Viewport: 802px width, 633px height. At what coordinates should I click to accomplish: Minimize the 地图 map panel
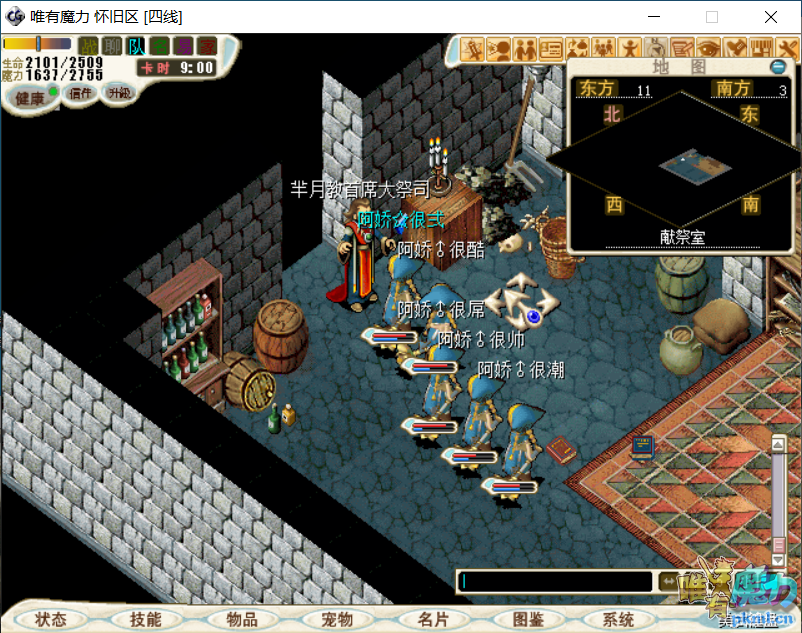(778, 66)
